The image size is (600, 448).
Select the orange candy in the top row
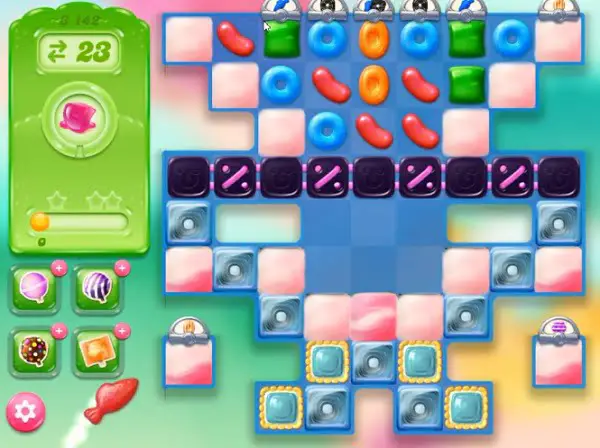[374, 39]
